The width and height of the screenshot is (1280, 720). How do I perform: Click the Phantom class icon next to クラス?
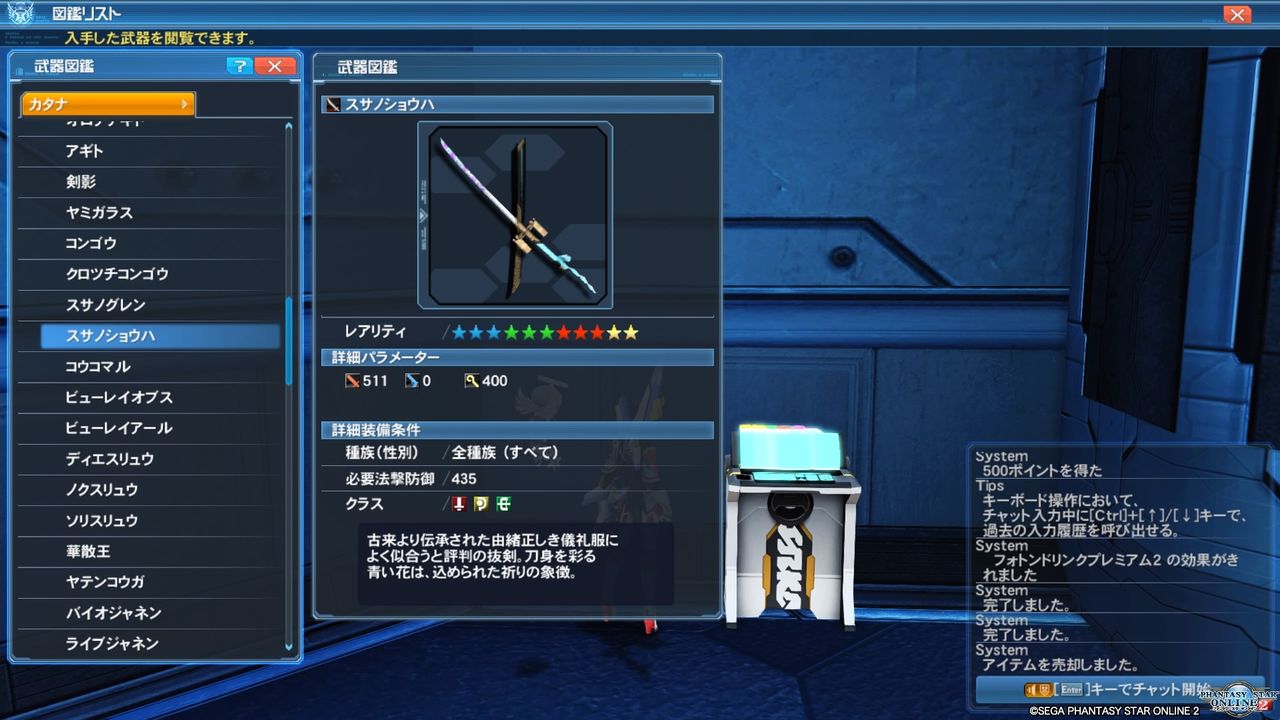point(479,504)
